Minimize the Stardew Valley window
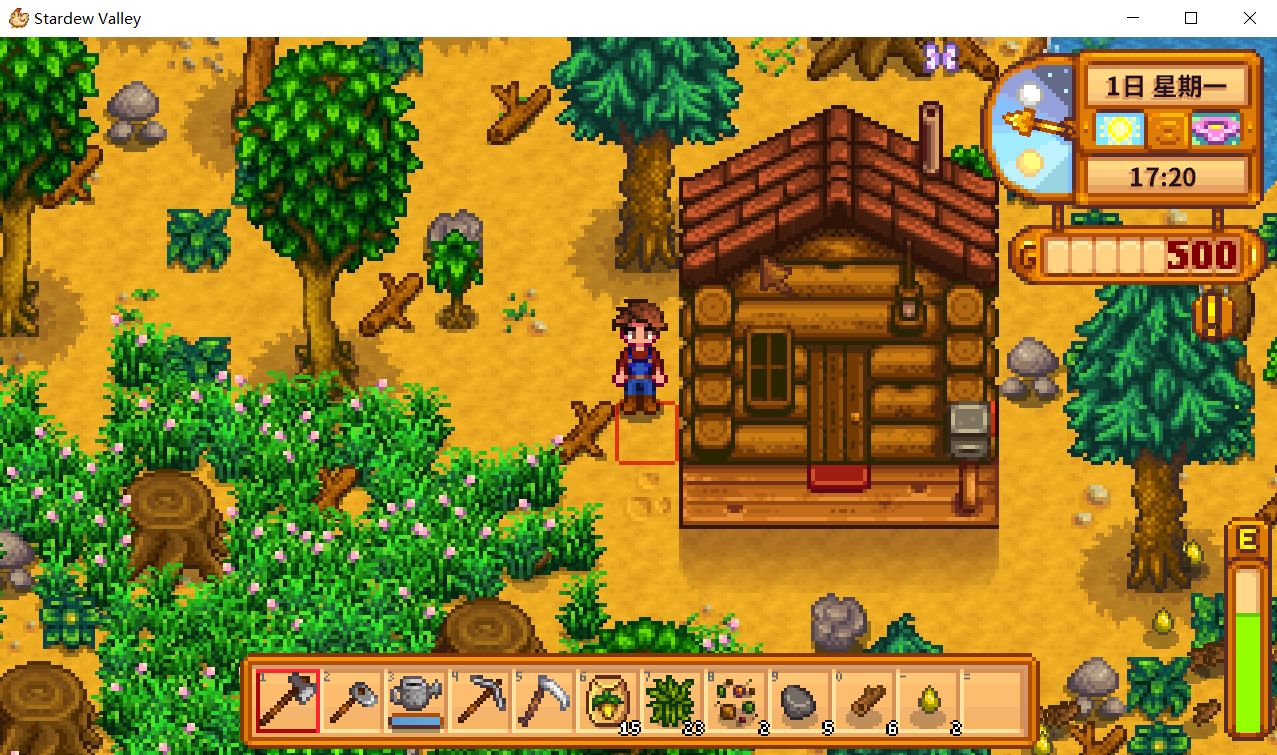1277x755 pixels. click(1133, 18)
